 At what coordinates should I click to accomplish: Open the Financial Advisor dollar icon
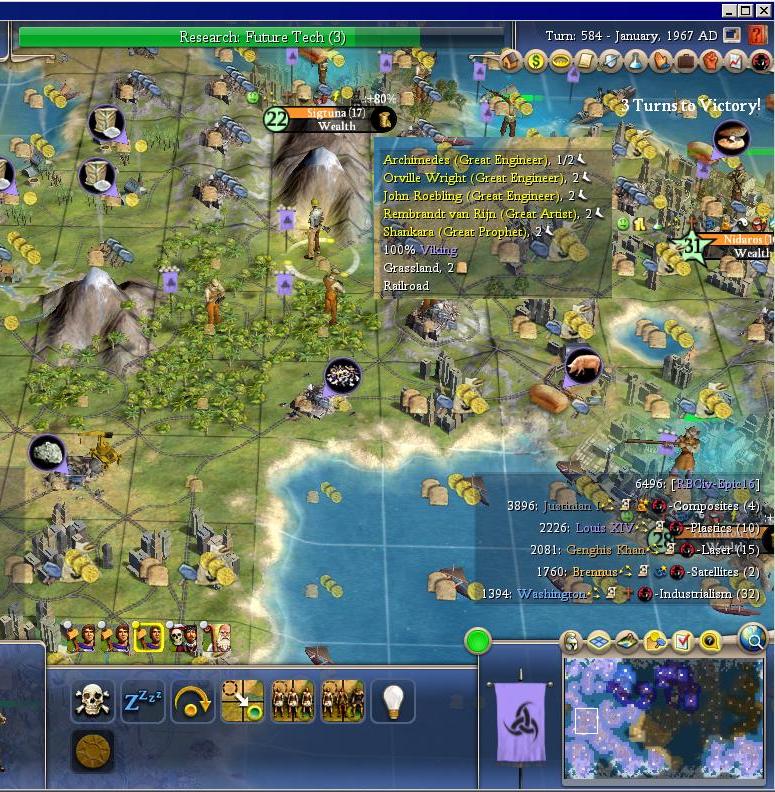536,61
